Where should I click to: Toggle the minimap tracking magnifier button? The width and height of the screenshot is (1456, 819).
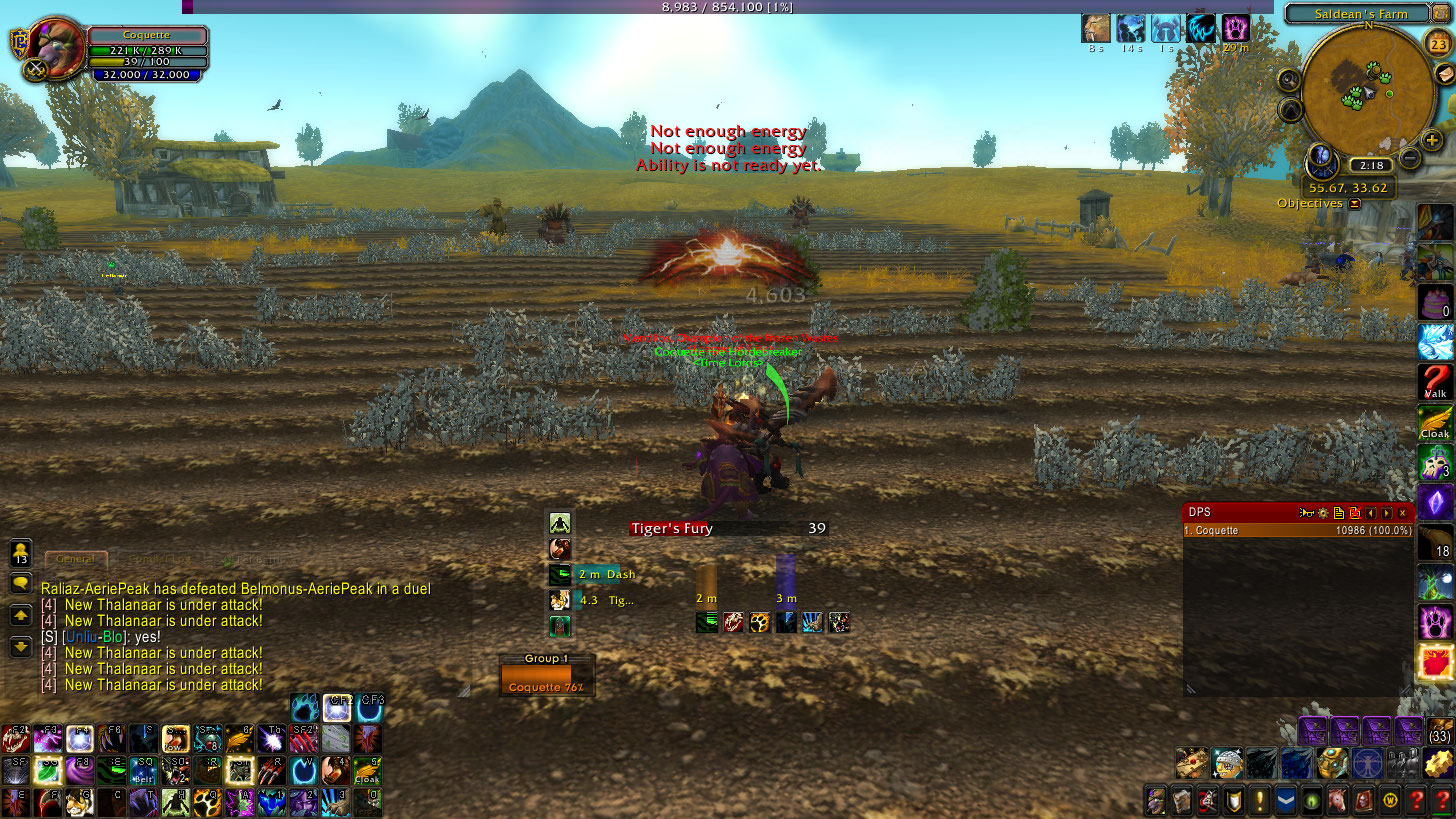(x=1289, y=80)
